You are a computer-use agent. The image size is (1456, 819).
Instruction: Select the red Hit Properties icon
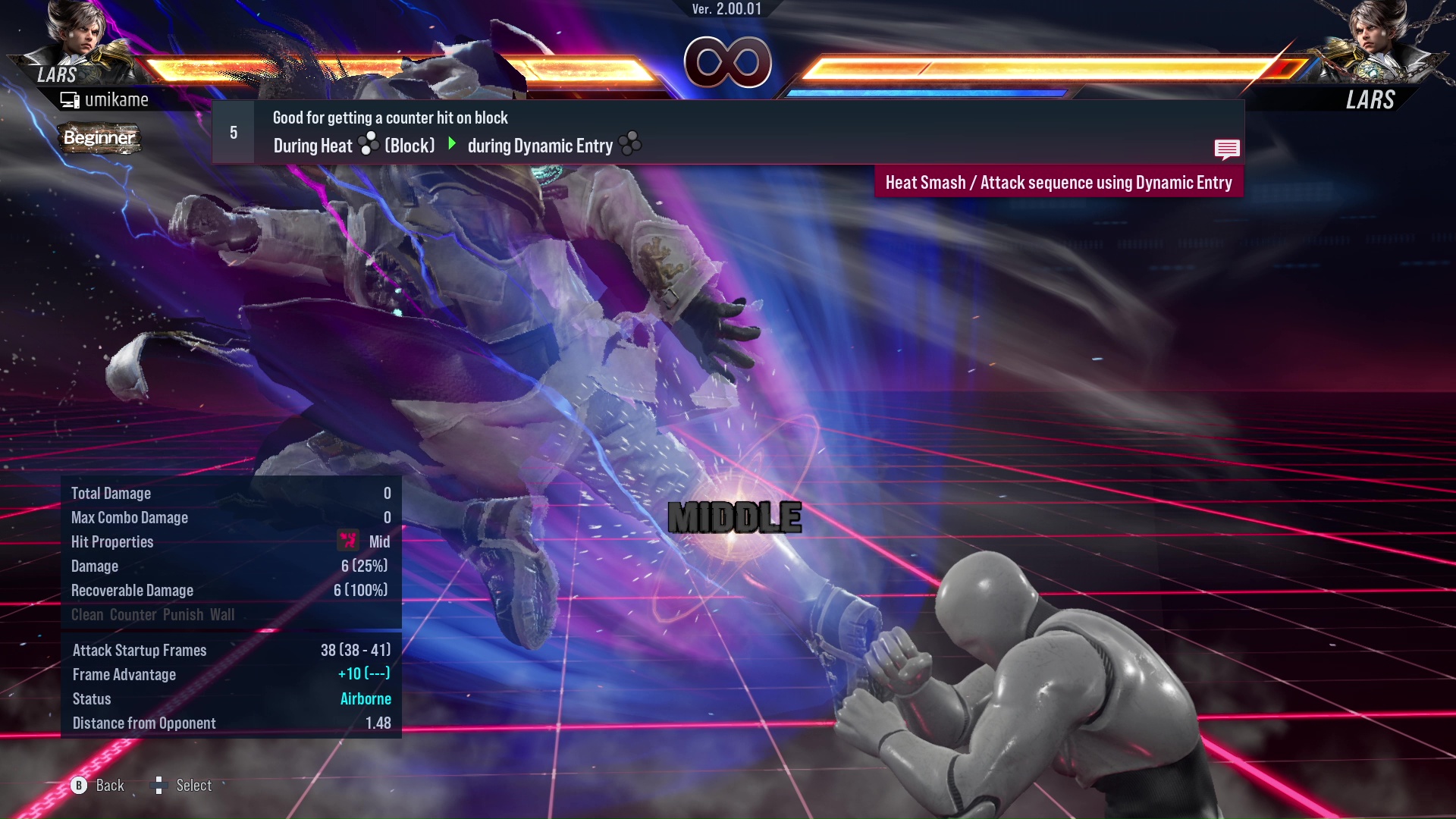[x=348, y=541]
